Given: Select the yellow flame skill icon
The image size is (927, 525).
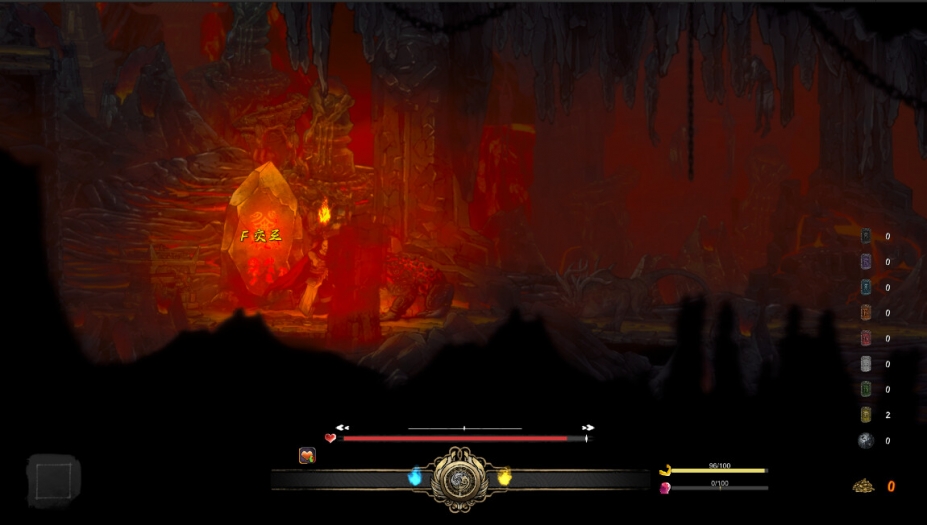Looking at the screenshot, I should coord(504,477).
